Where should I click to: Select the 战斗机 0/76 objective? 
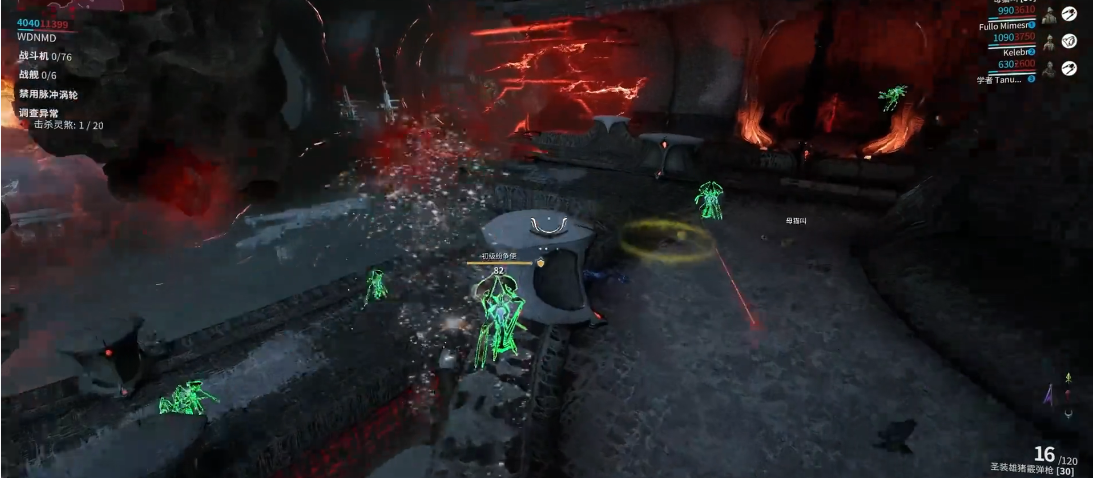(45, 57)
